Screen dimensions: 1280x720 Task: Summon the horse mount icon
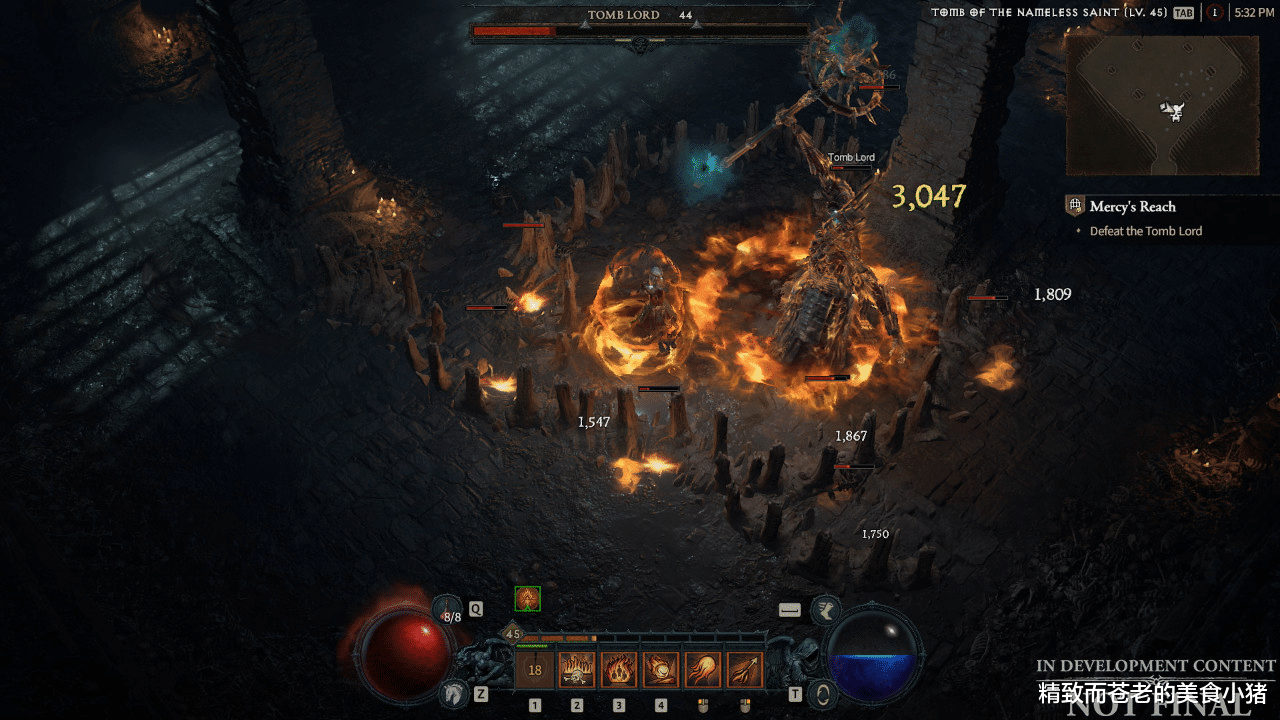(455, 692)
